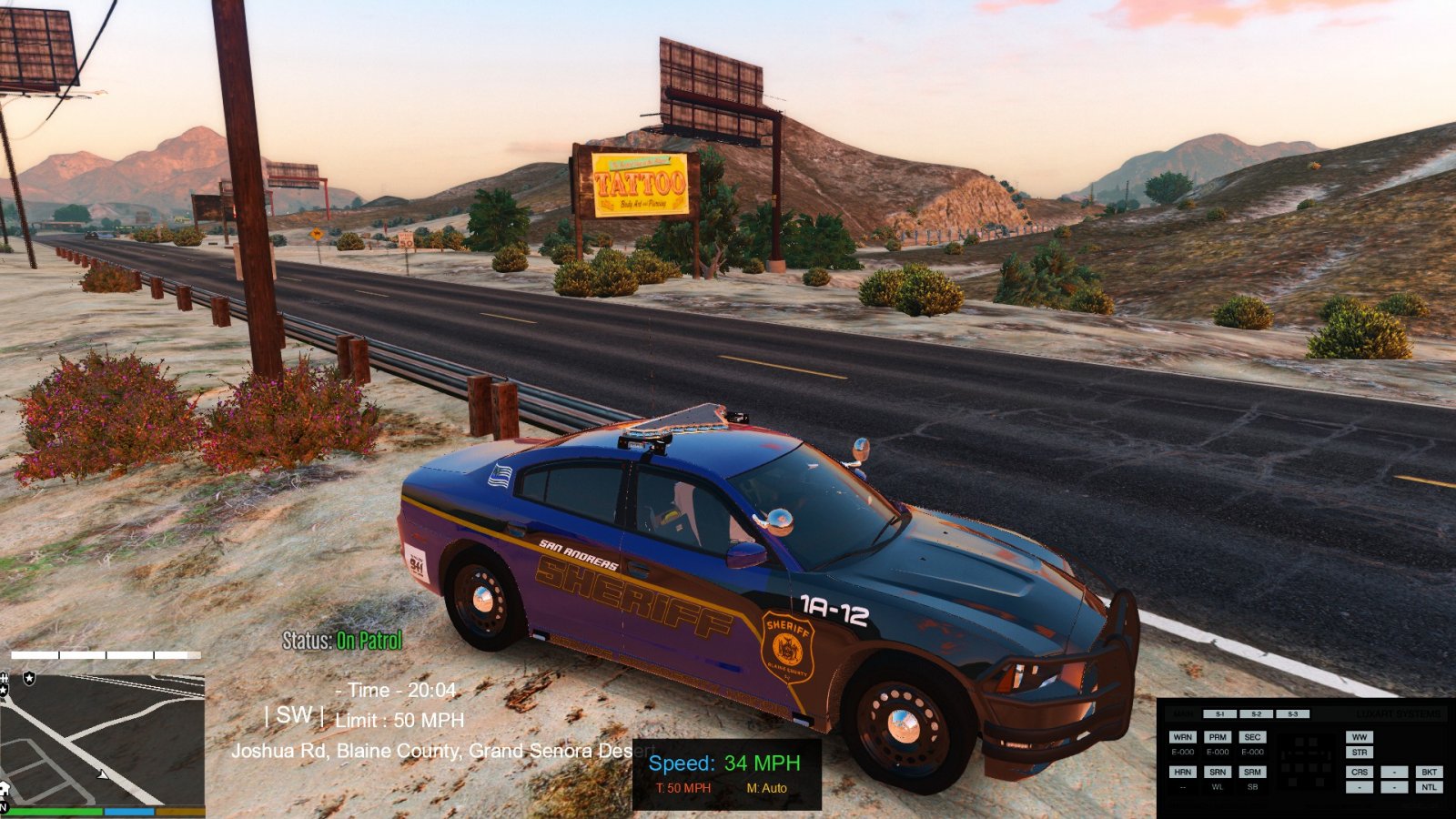Open the minimap road view
Screen dimensions: 1456x819
point(102,728)
